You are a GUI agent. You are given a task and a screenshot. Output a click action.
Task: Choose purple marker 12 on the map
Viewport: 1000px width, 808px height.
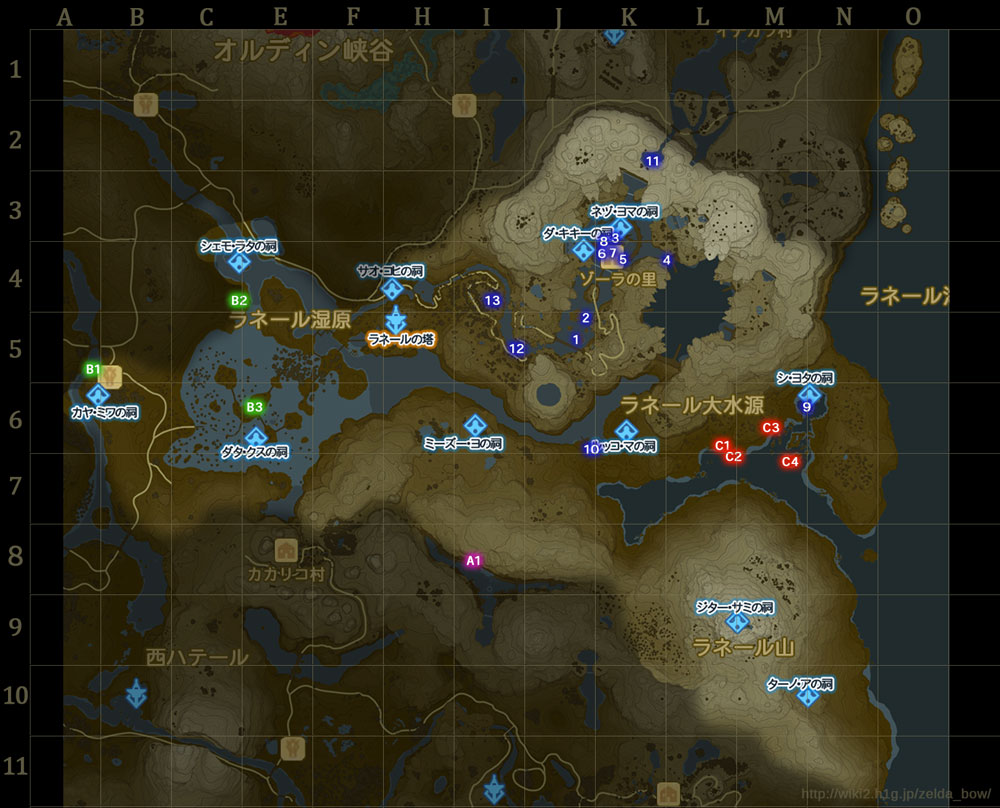[516, 349]
